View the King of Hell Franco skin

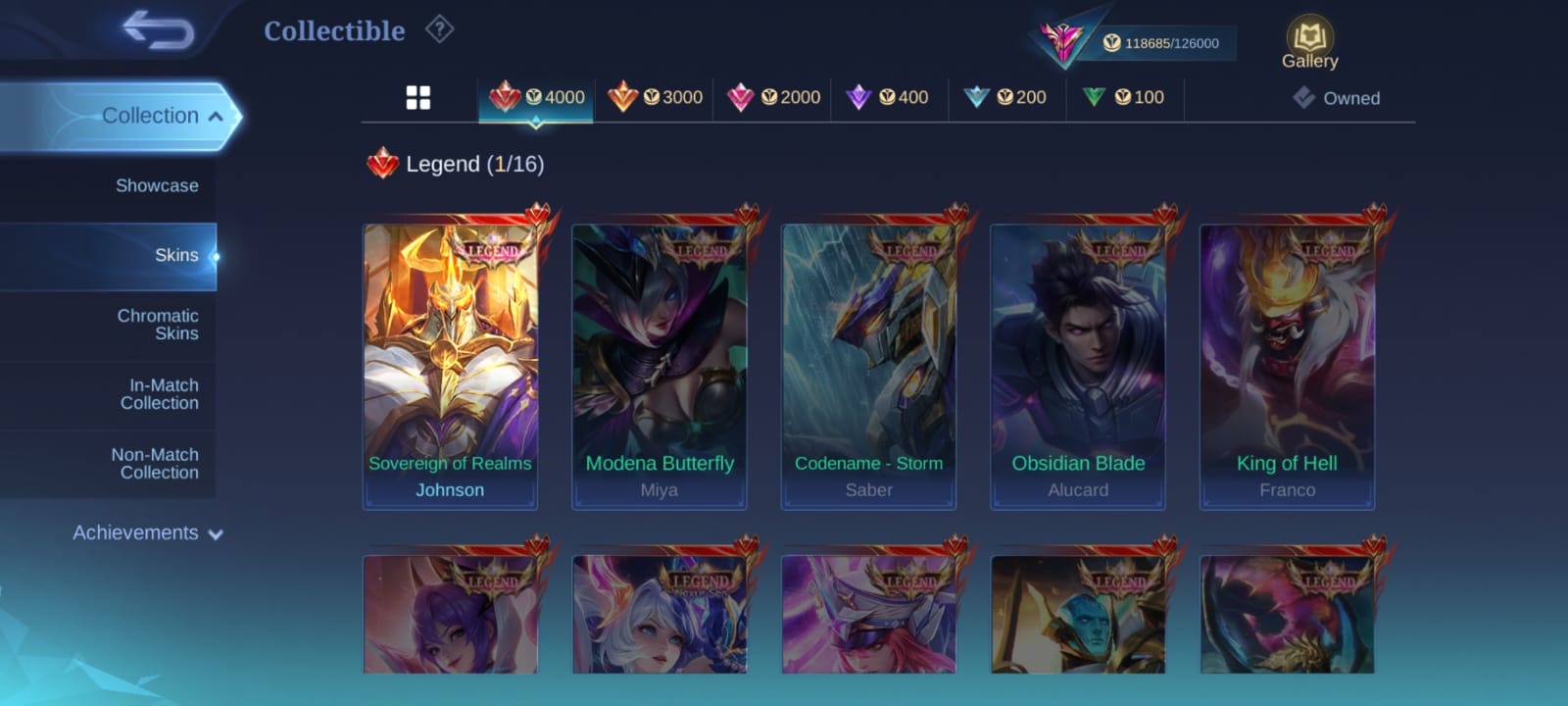click(x=1287, y=363)
